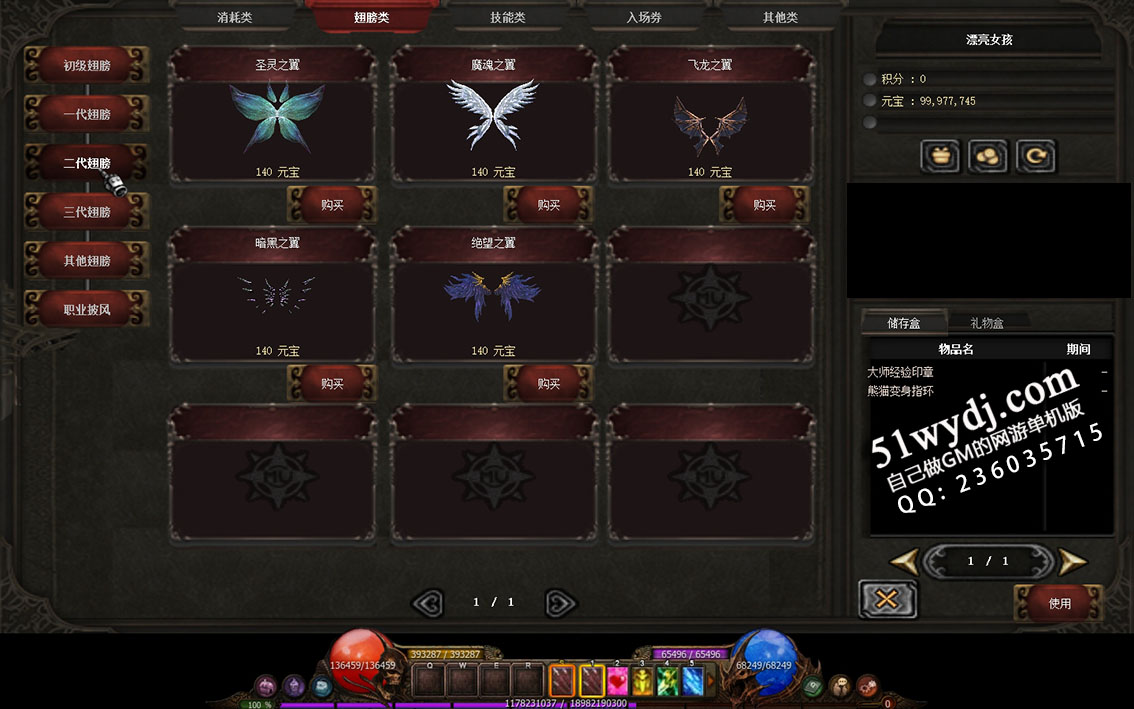Click 购买 for 暗黑之翼

coord(332,384)
